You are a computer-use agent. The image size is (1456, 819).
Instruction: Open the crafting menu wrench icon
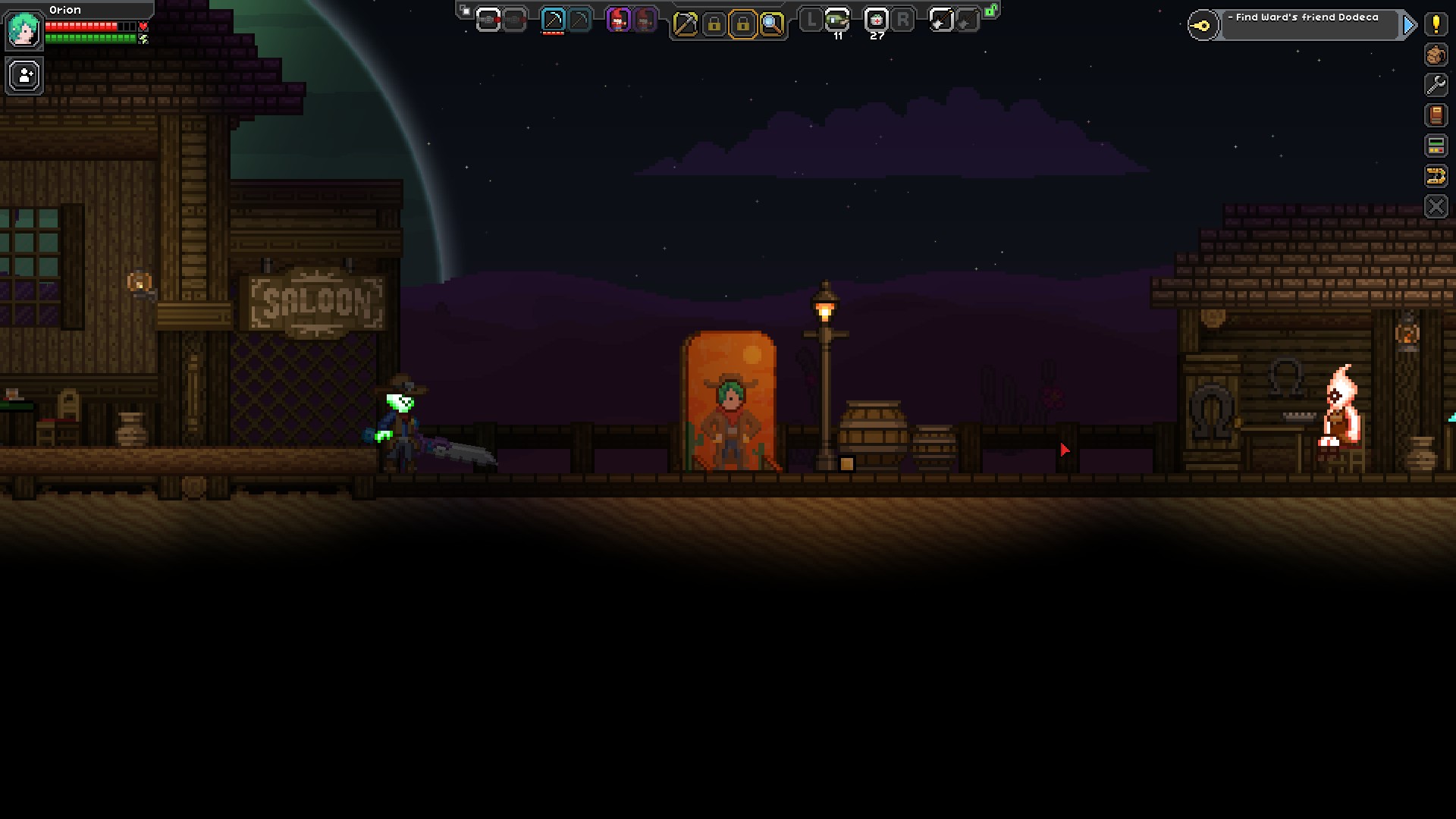(1438, 85)
